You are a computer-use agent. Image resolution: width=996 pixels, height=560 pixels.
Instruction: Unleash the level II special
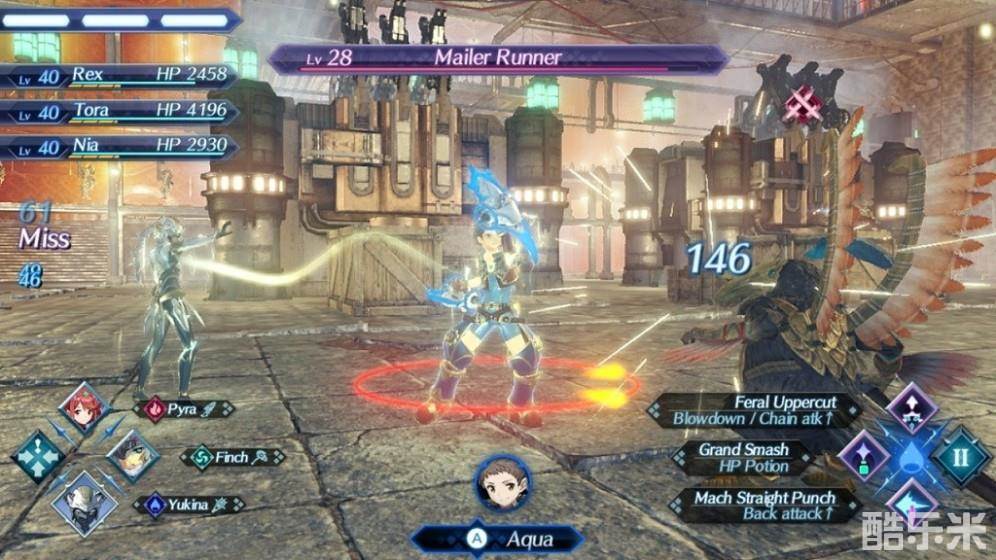tap(961, 455)
